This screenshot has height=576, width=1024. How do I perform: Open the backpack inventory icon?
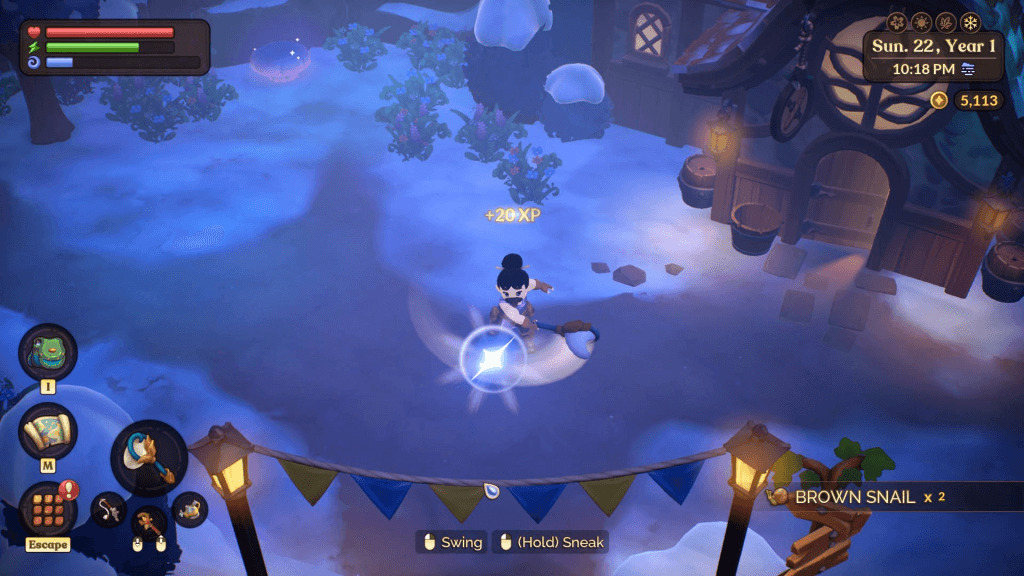point(47,352)
